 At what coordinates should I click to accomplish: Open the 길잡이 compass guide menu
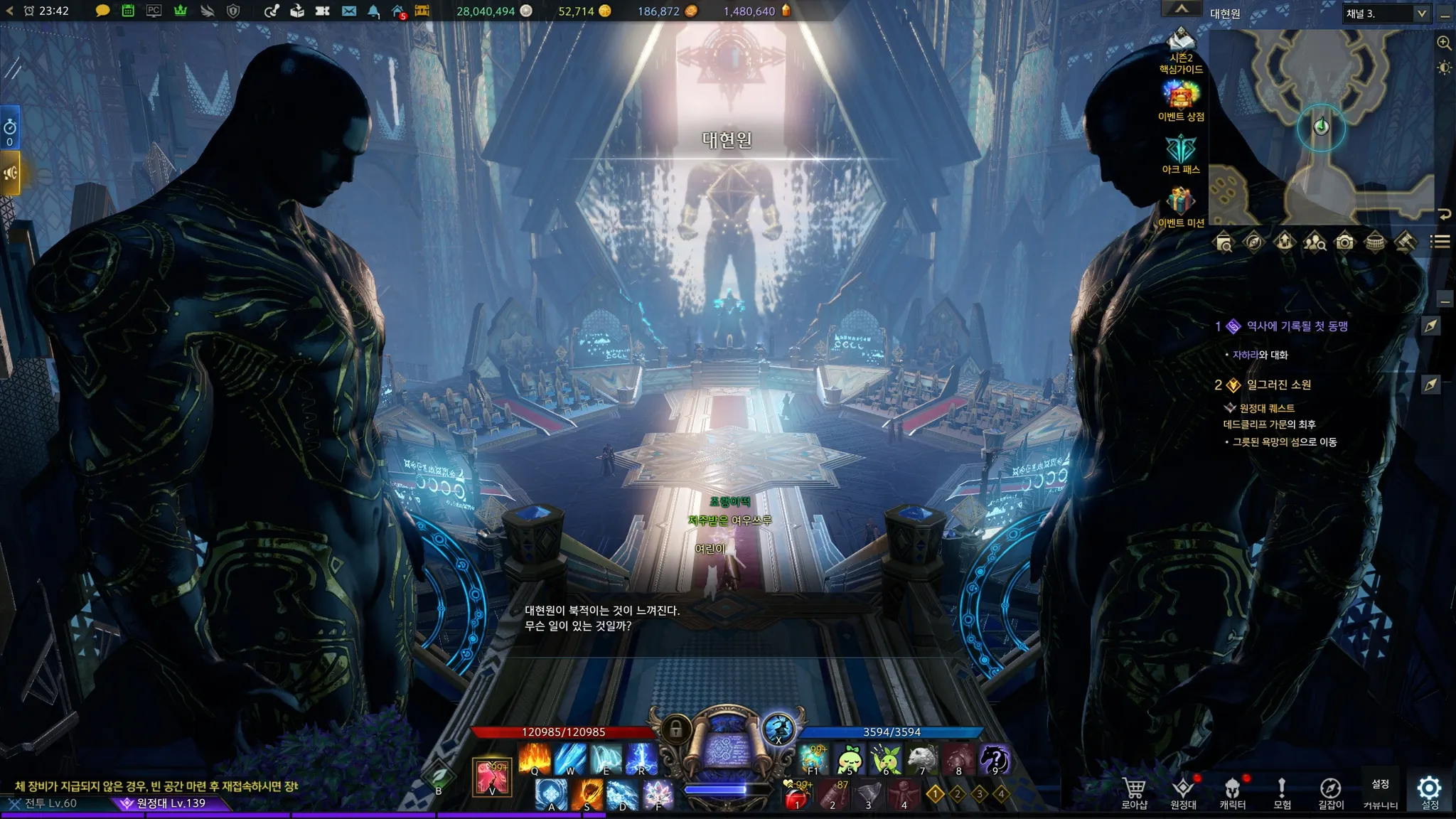tap(1331, 792)
